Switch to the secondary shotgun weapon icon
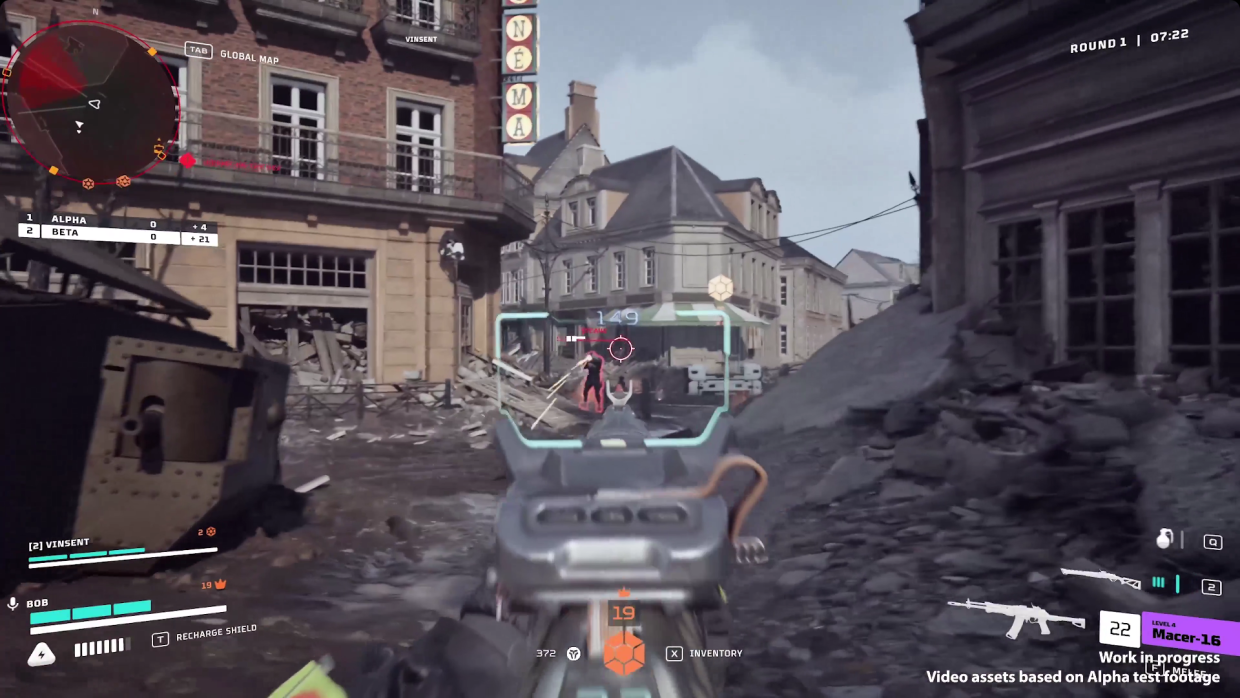 click(1100, 578)
